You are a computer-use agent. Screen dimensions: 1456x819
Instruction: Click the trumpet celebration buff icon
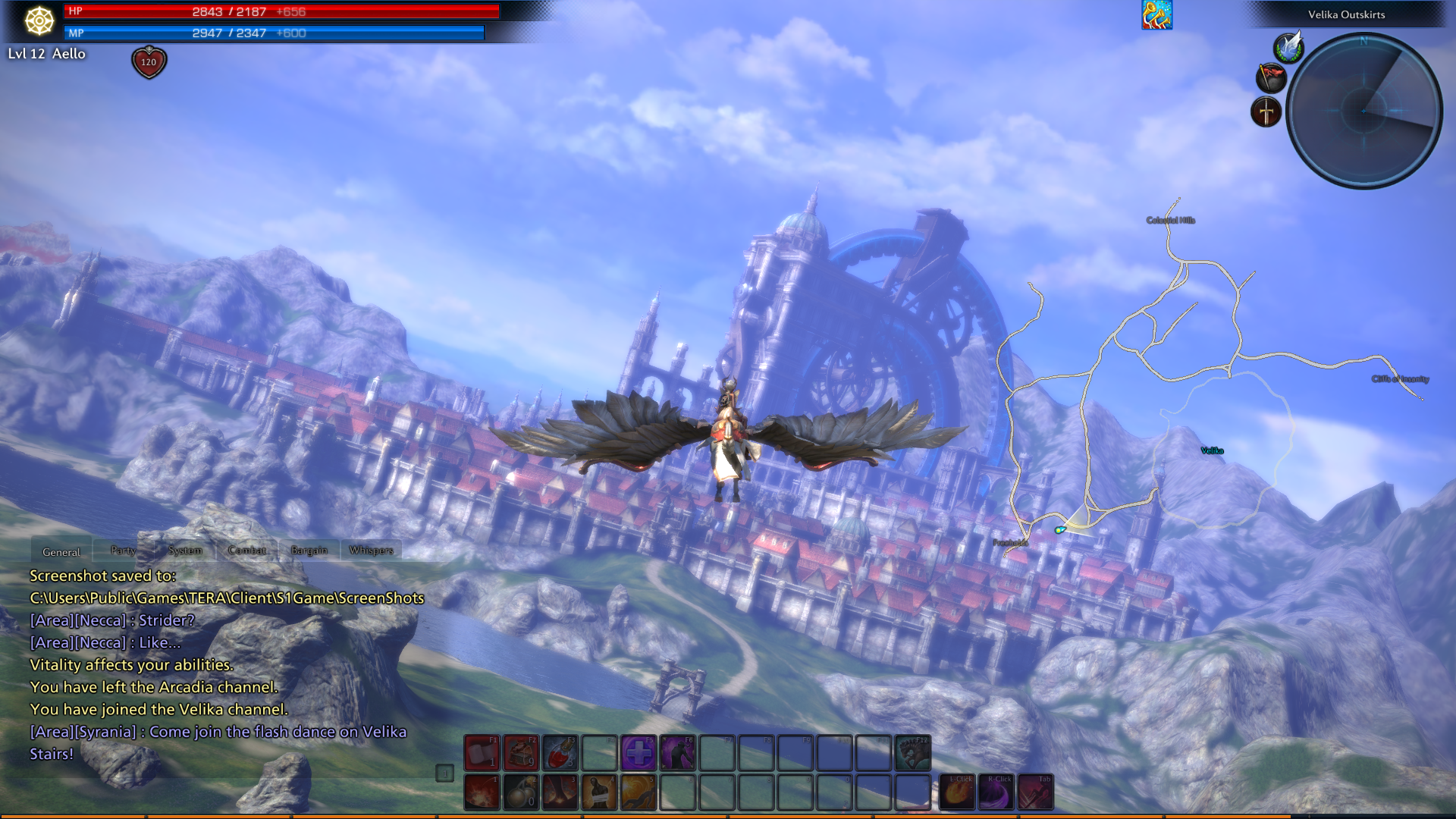1156,15
